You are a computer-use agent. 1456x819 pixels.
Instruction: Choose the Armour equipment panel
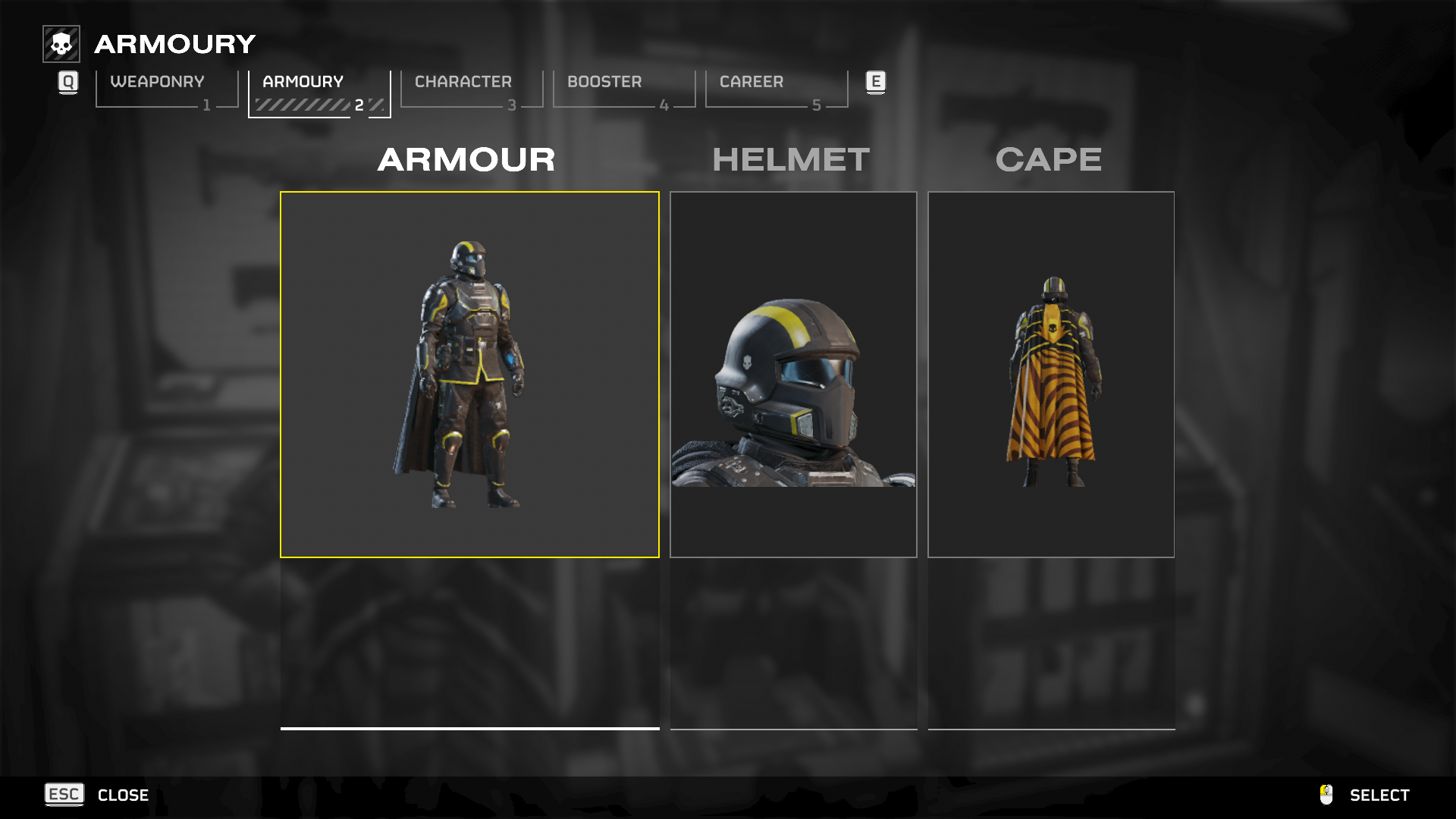[x=469, y=375]
